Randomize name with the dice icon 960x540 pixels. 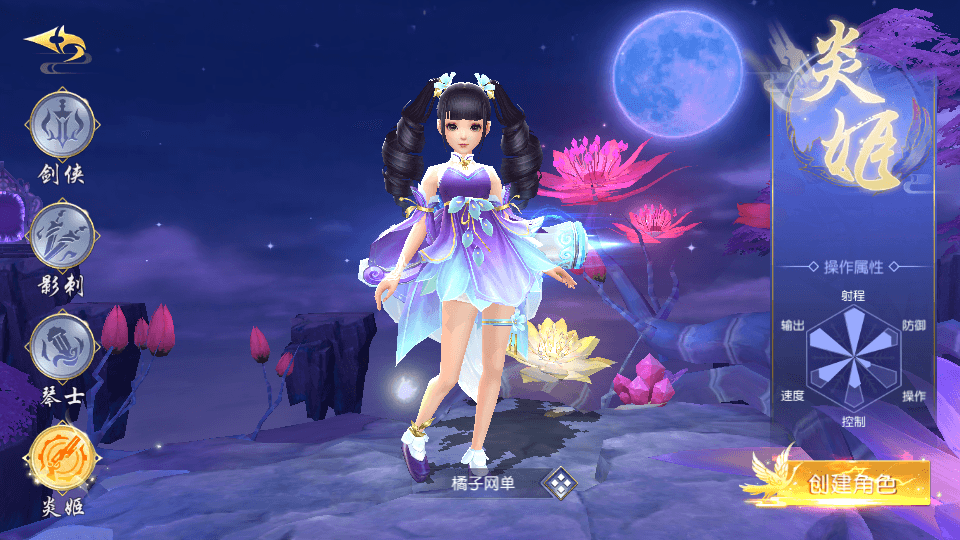point(560,484)
